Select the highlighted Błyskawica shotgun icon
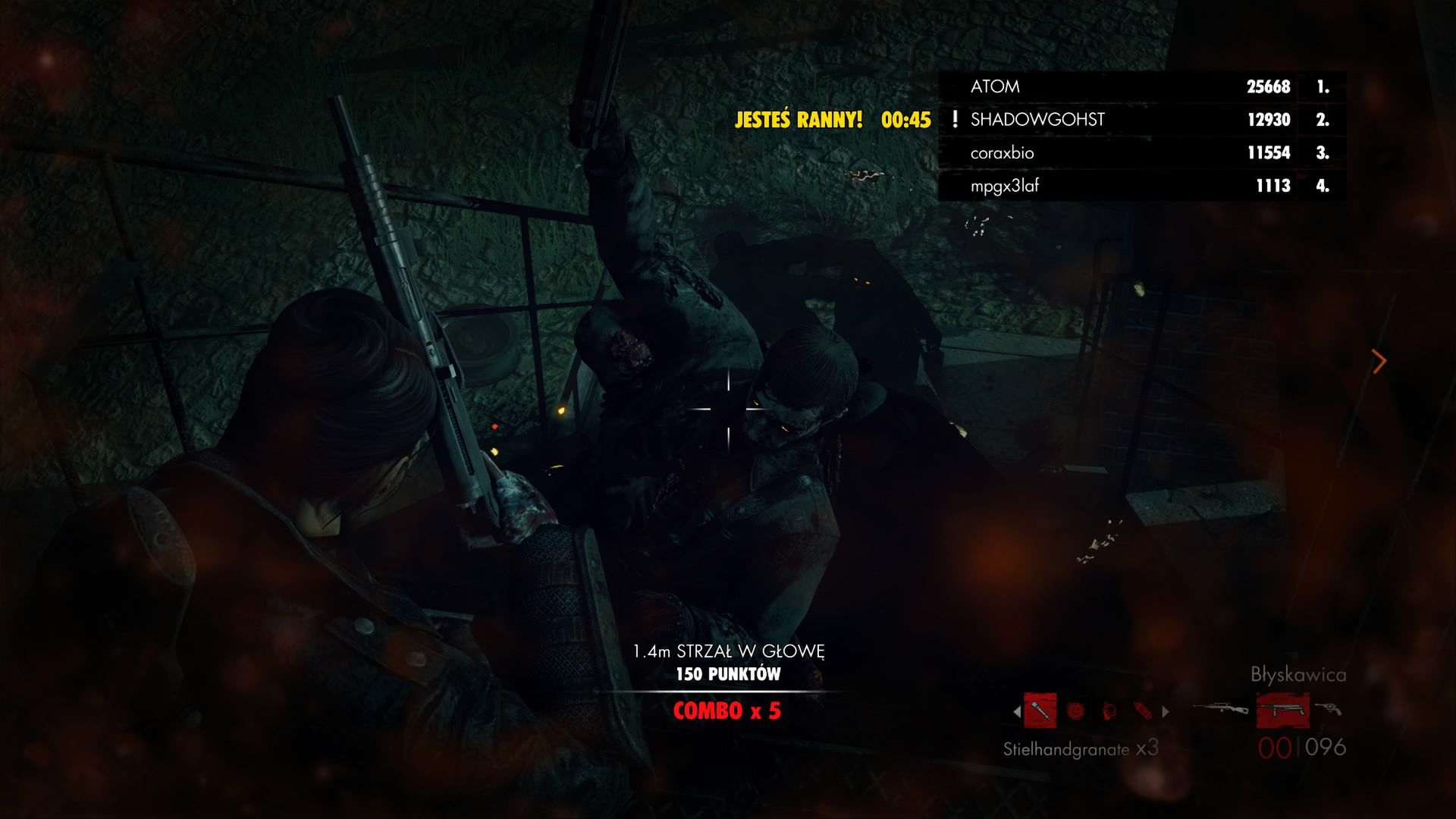 click(x=1284, y=711)
